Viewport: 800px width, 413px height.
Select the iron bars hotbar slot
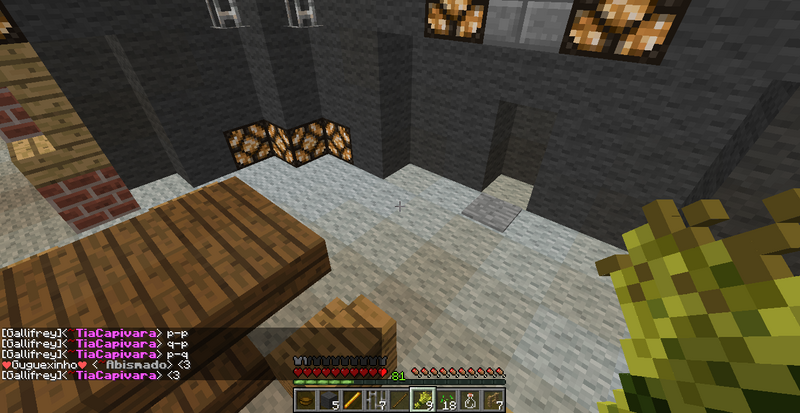(x=375, y=400)
